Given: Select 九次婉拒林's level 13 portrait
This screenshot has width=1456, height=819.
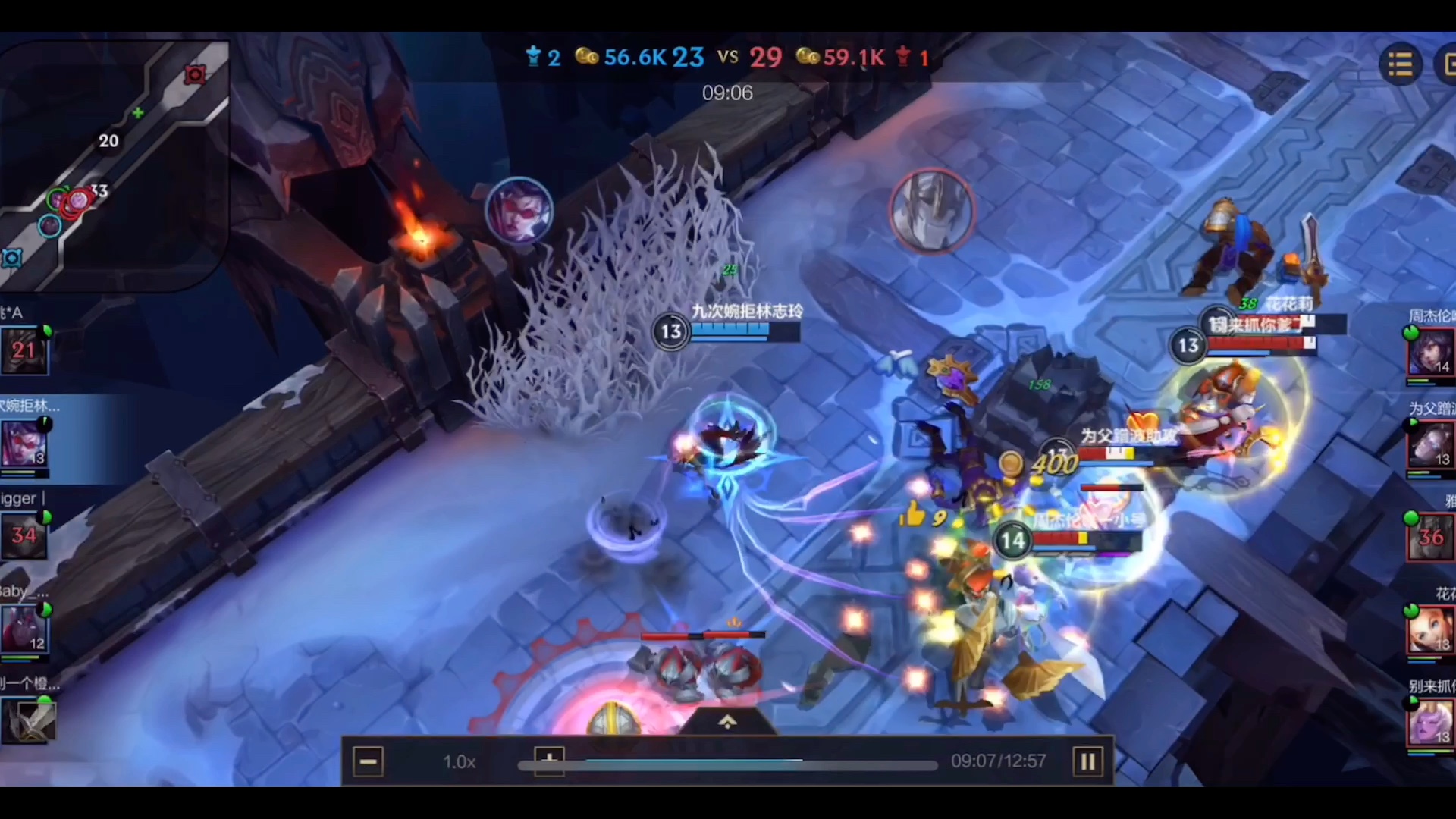Looking at the screenshot, I should point(24,443).
